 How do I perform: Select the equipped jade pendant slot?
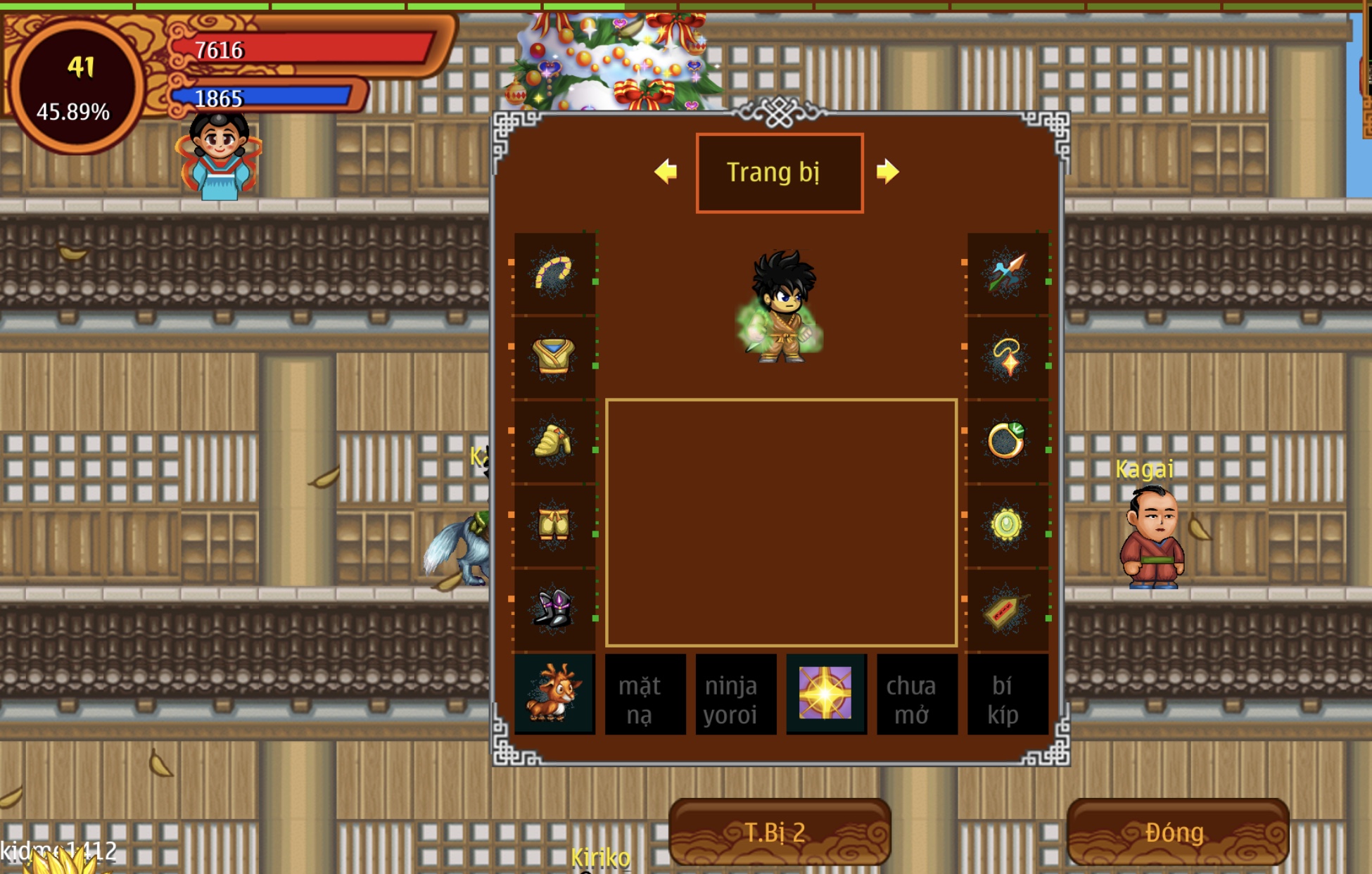tap(1008, 525)
